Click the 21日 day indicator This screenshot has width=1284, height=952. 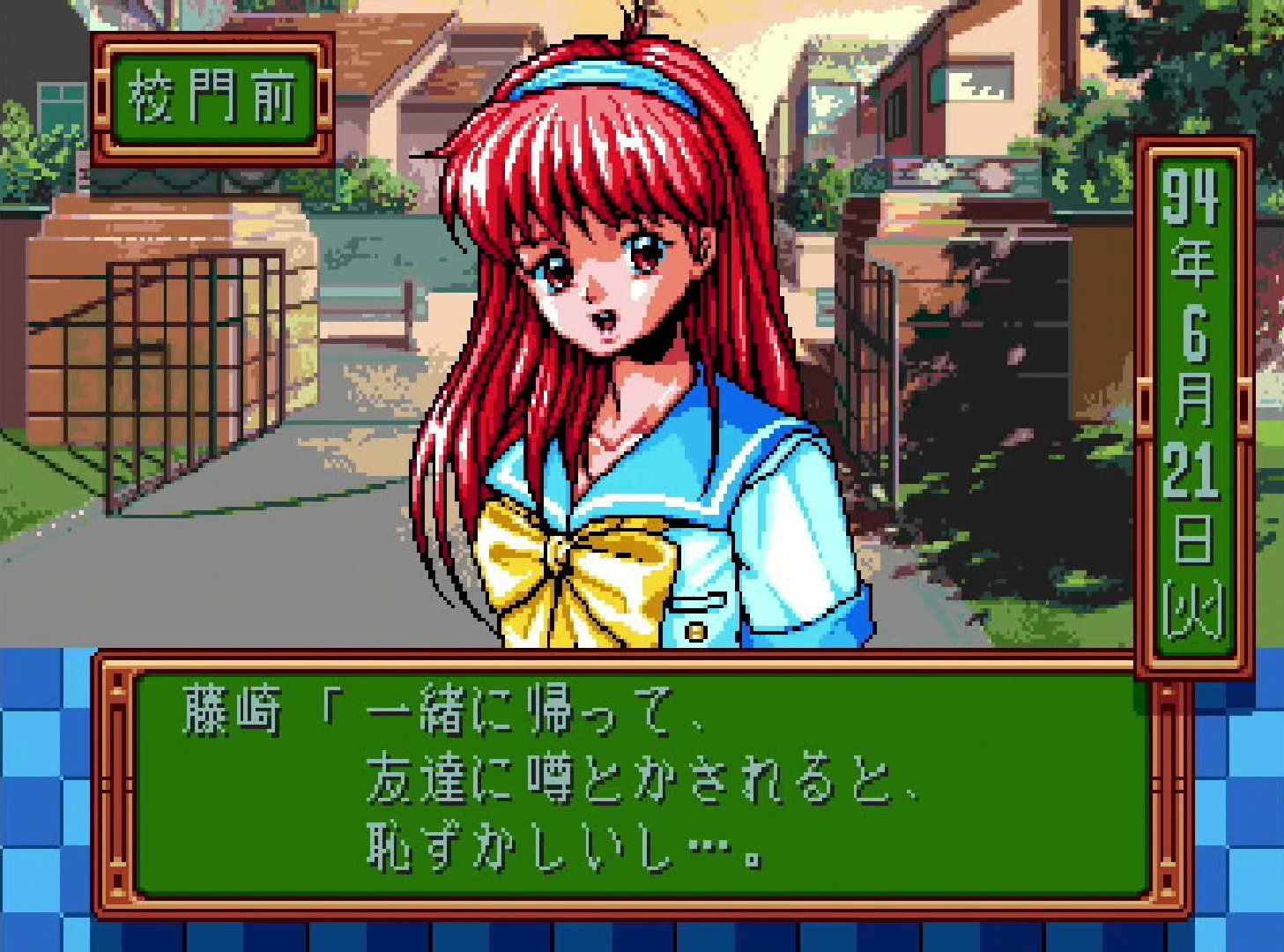[x=1194, y=494]
